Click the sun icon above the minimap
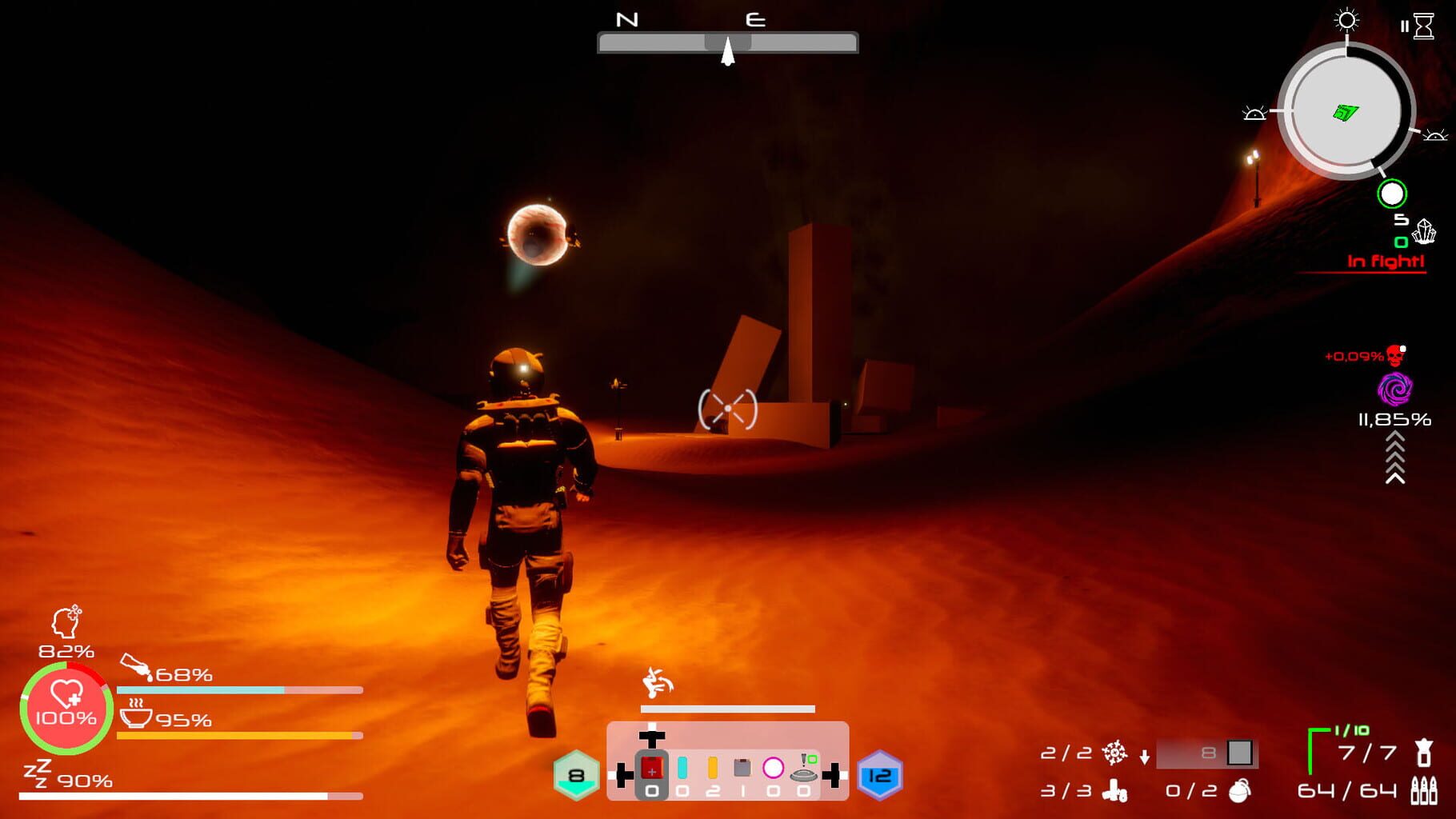 tap(1344, 22)
